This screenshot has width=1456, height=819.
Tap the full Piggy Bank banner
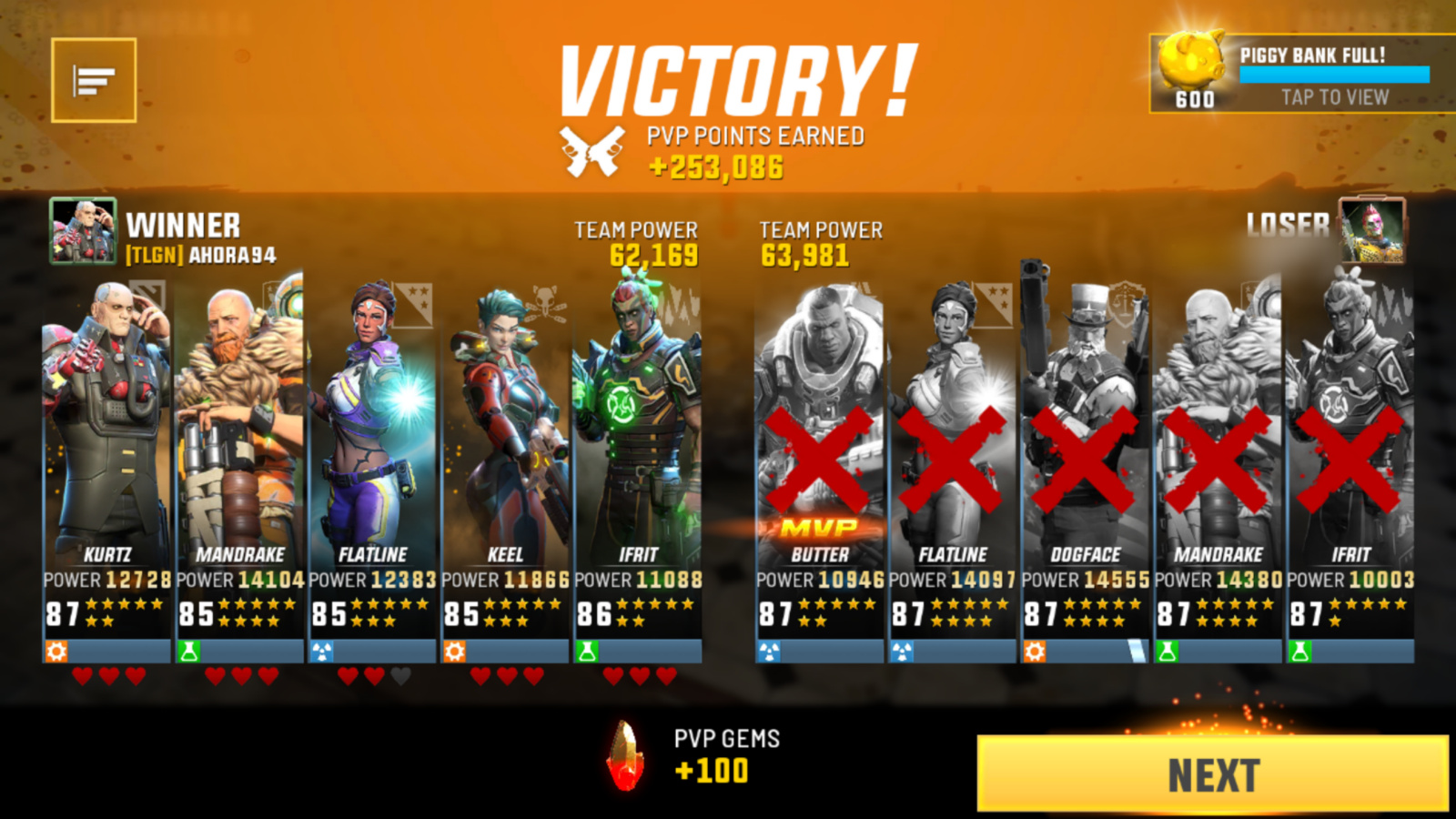[1303, 75]
